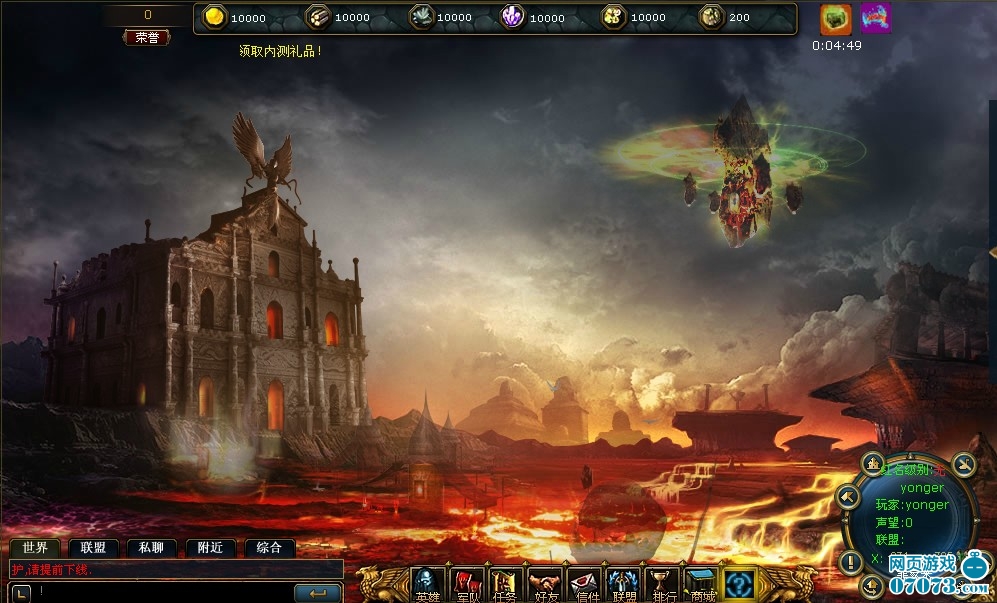Select the 私聊 (Private) chat tab
This screenshot has height=603, width=997.
point(151,548)
